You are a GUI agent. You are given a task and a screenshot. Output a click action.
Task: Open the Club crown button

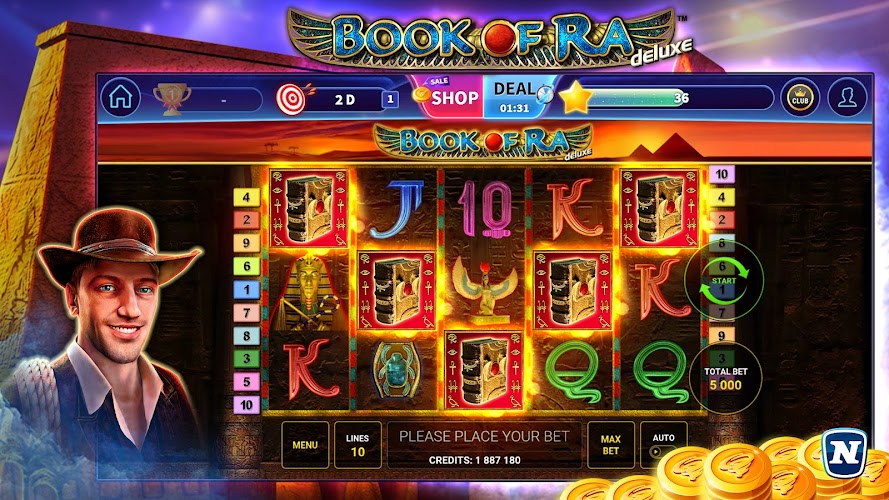coord(800,98)
